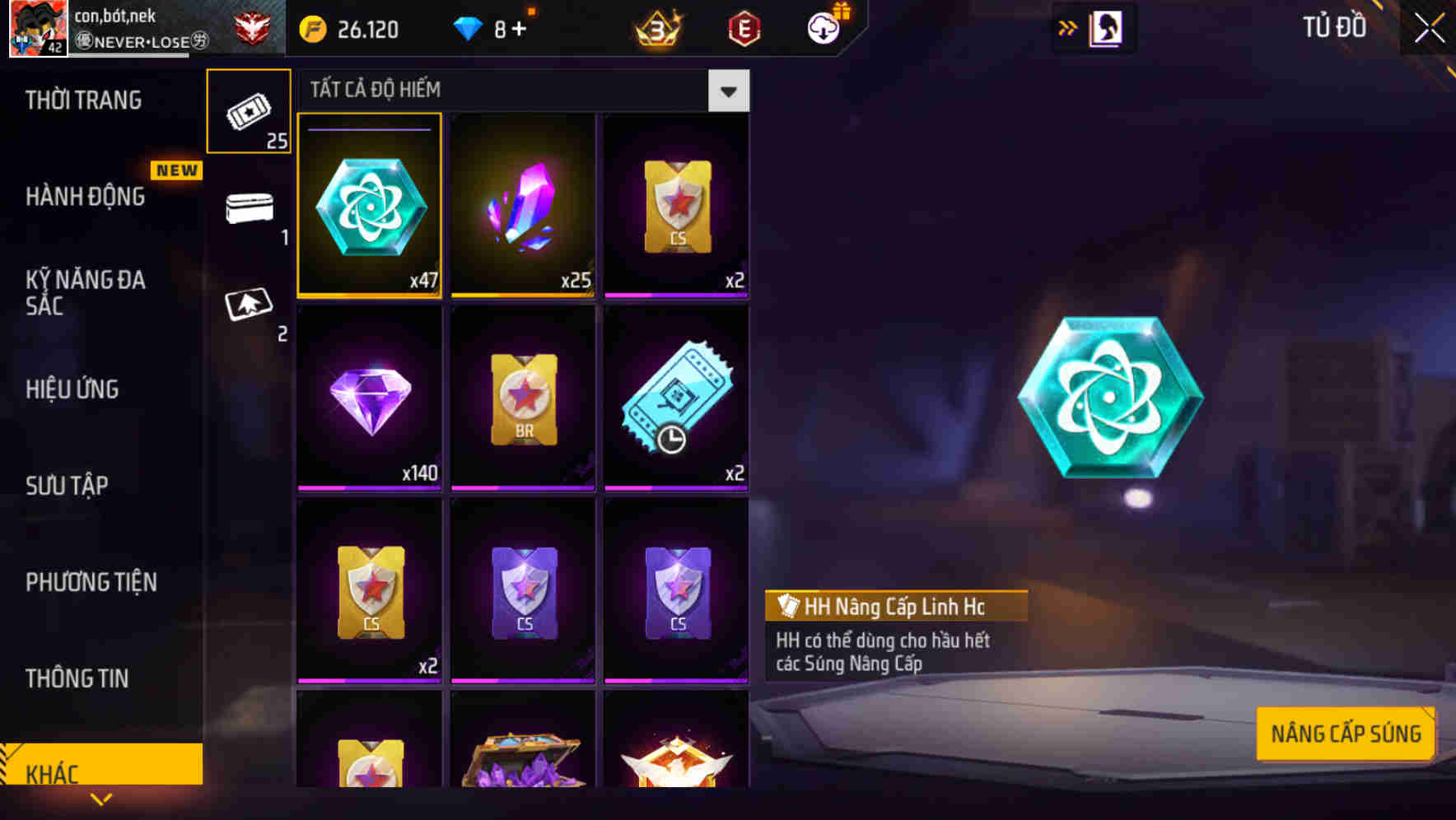Viewport: 1456px width, 820px height.
Task: Switch to the THỜI TRANG tab
Action: [x=82, y=100]
